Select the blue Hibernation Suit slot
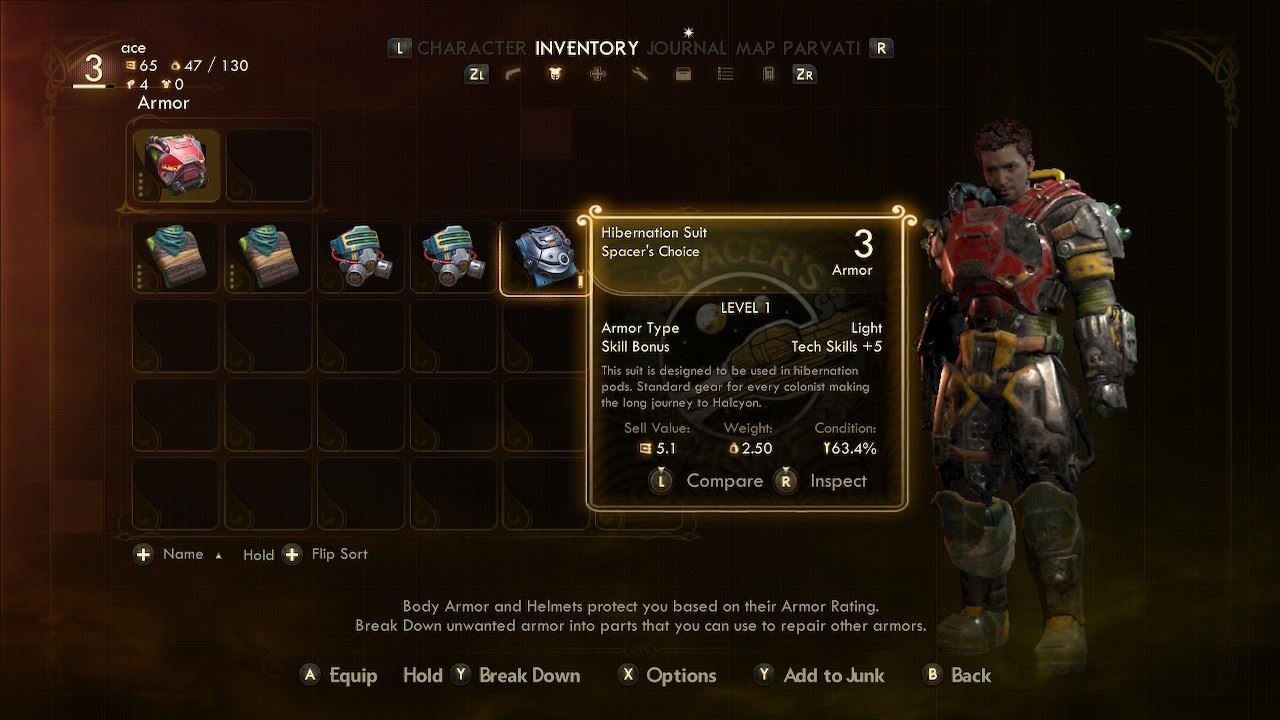The width and height of the screenshot is (1280, 720). tap(544, 257)
